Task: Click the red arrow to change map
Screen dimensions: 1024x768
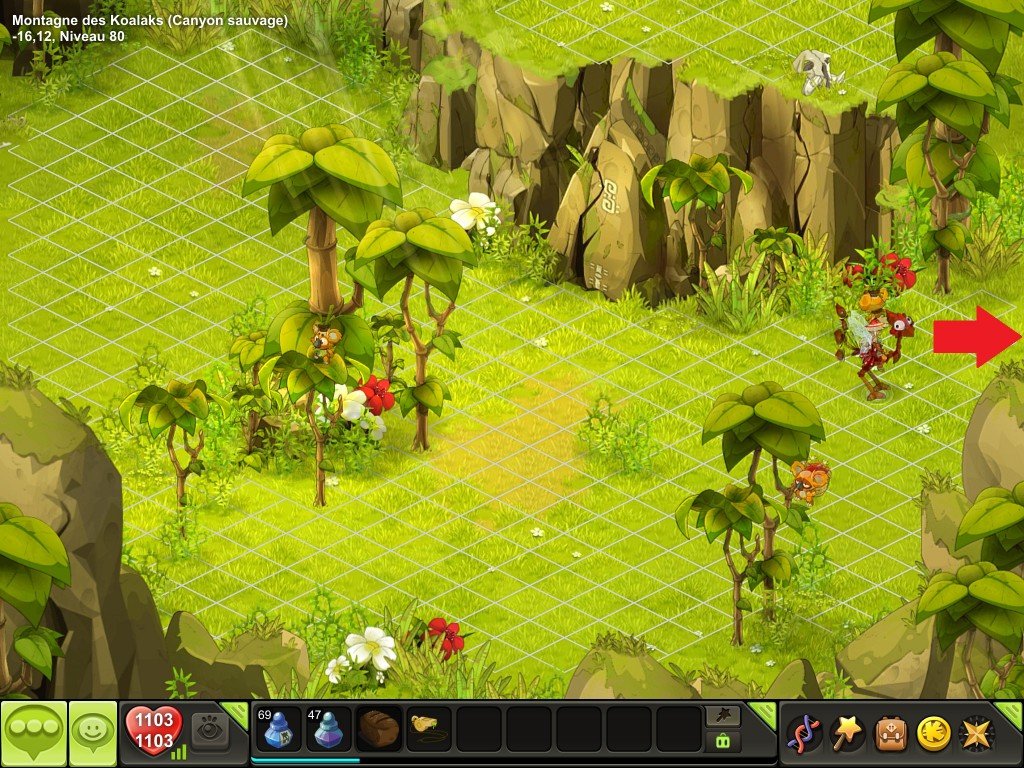Action: (x=976, y=337)
